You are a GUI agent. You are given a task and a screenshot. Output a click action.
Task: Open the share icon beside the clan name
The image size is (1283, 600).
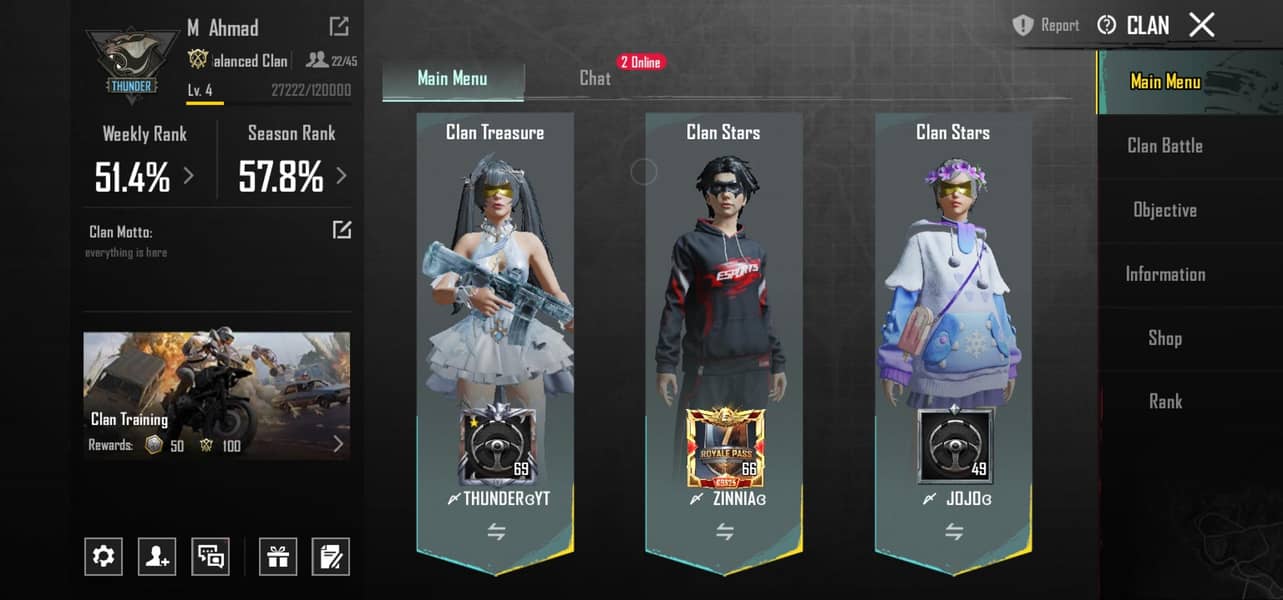(x=339, y=27)
